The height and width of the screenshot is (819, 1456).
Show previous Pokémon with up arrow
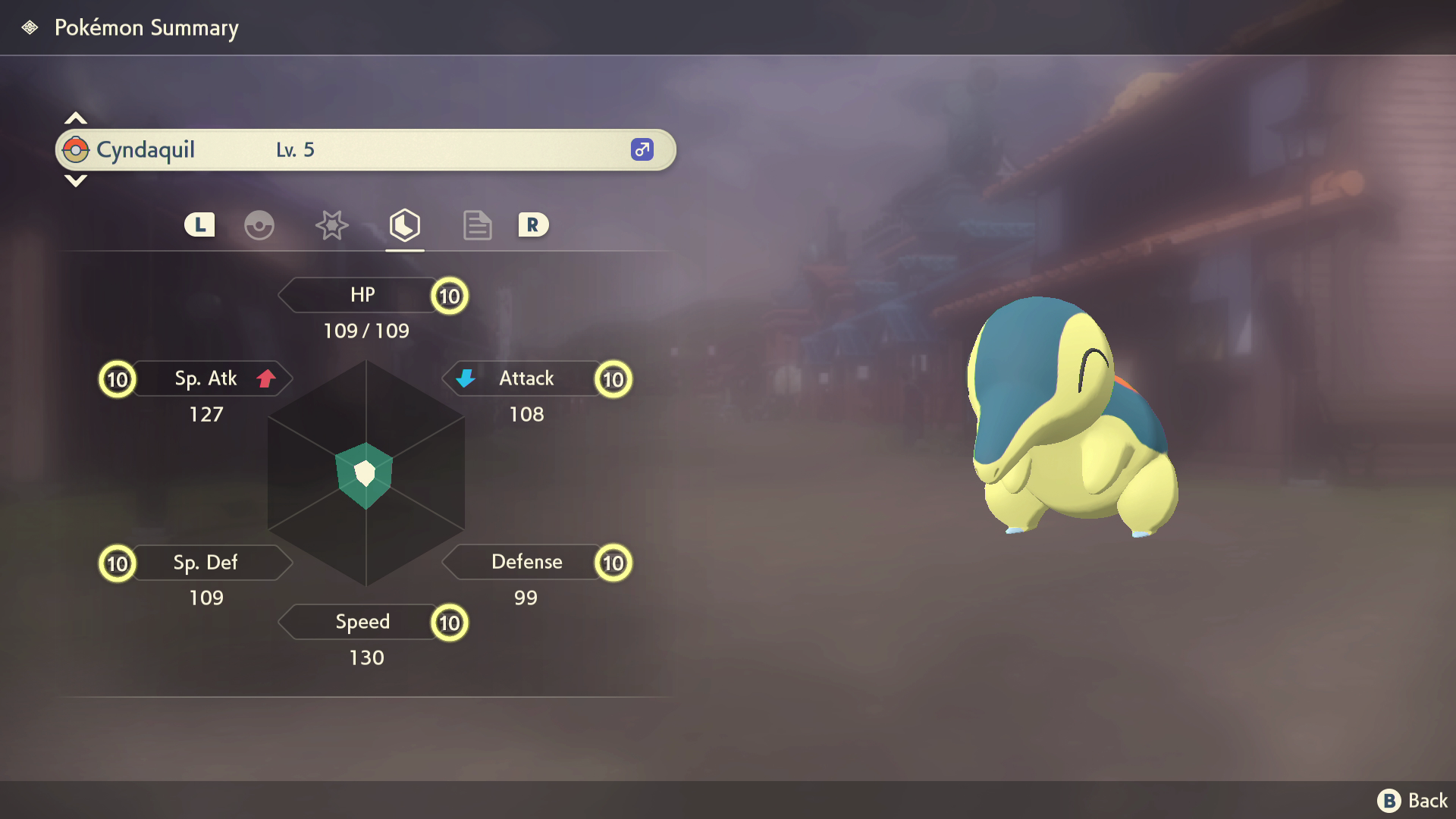[x=75, y=118]
